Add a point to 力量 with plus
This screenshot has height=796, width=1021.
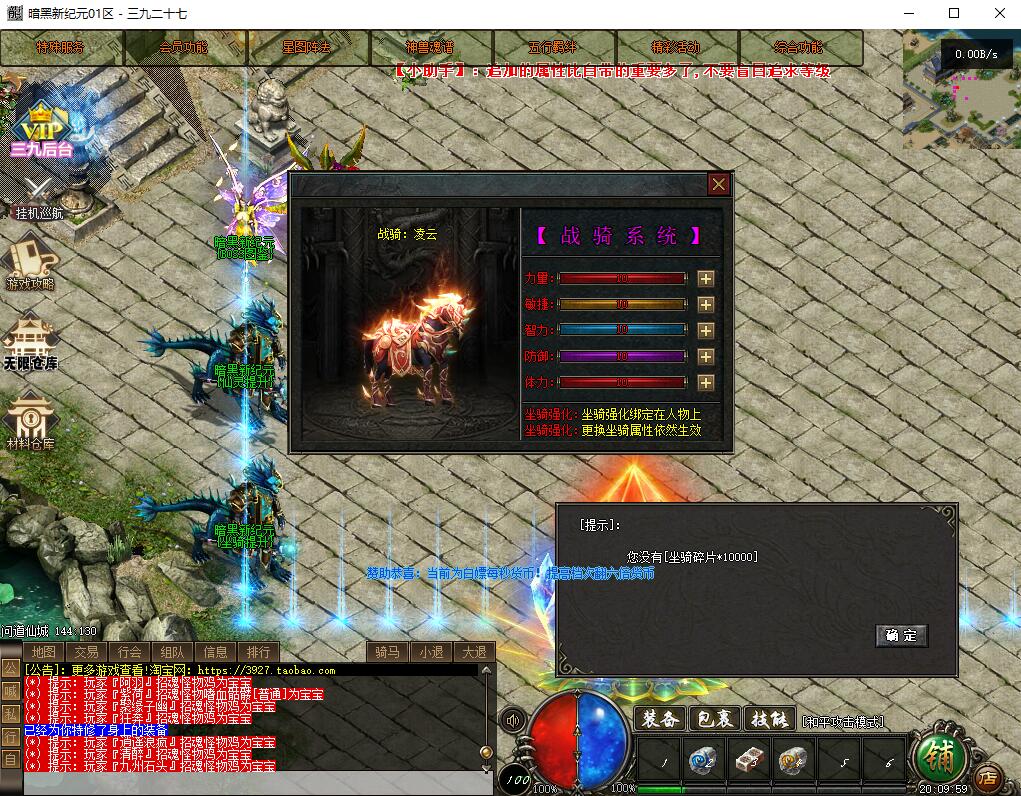[x=706, y=279]
